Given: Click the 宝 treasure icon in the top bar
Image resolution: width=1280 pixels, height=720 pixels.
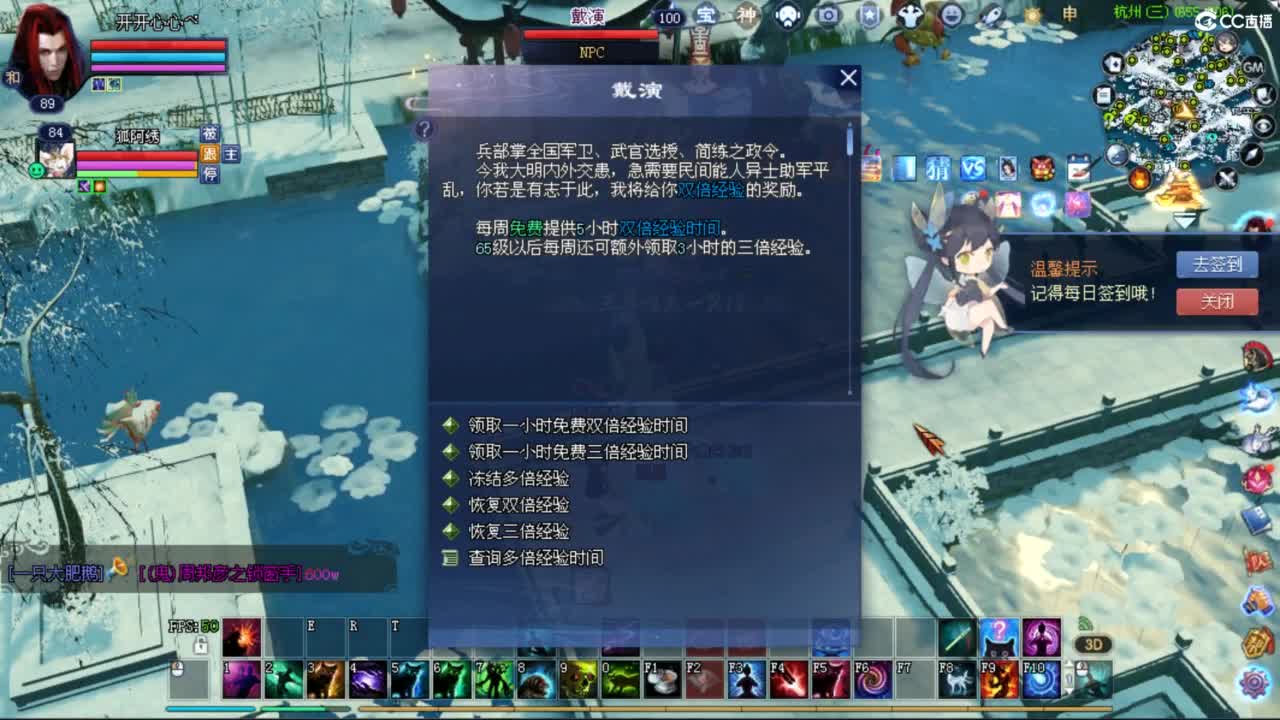Looking at the screenshot, I should coord(709,15).
